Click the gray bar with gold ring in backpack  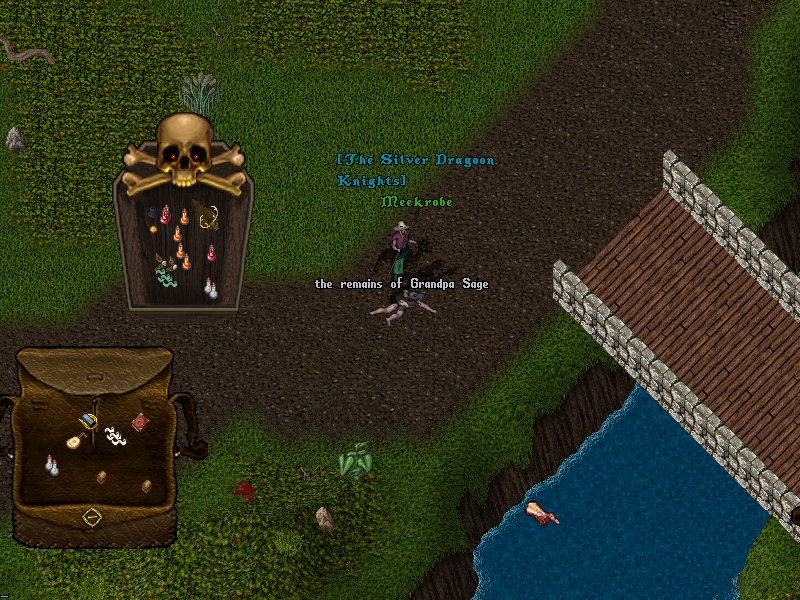click(x=90, y=421)
